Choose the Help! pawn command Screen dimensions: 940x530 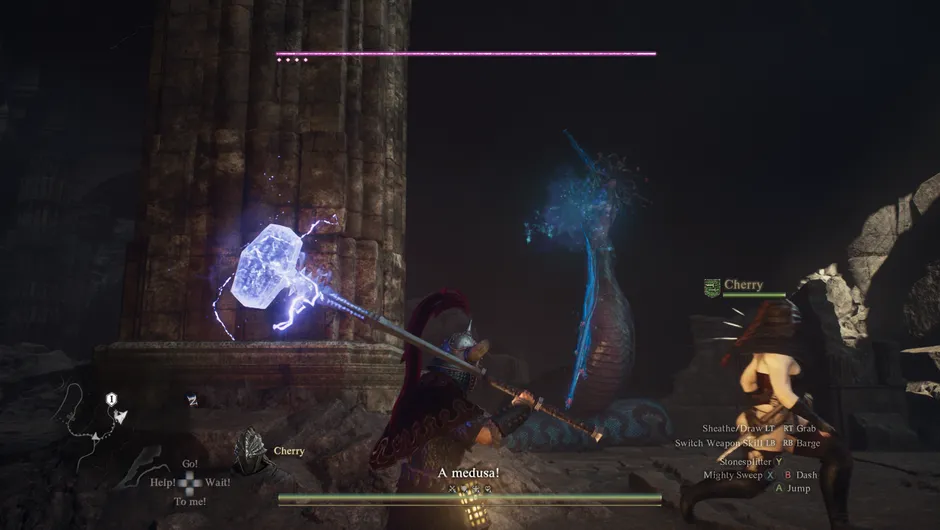[x=164, y=482]
